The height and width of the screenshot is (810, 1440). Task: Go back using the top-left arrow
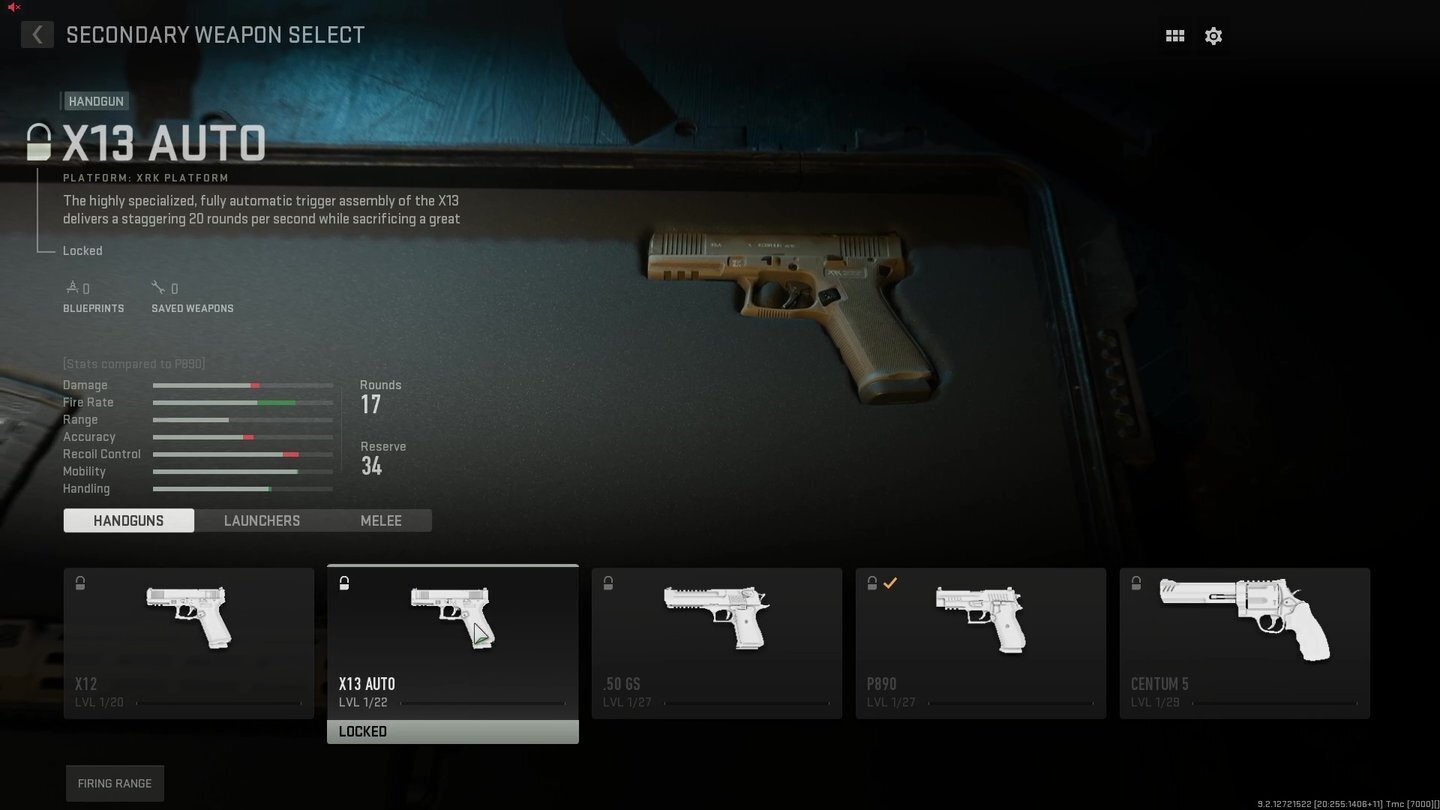tap(37, 35)
